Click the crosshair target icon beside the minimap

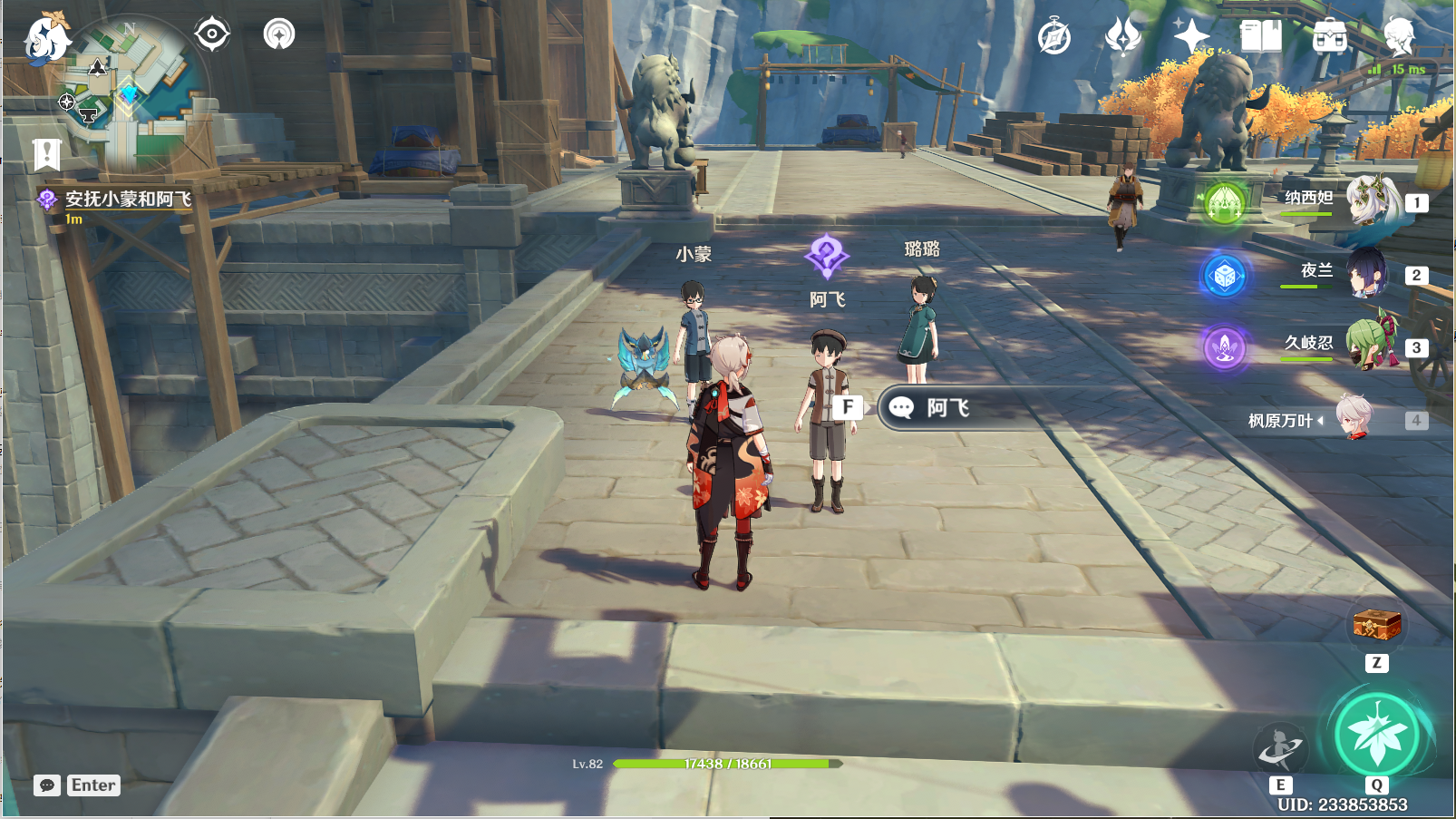[x=212, y=34]
